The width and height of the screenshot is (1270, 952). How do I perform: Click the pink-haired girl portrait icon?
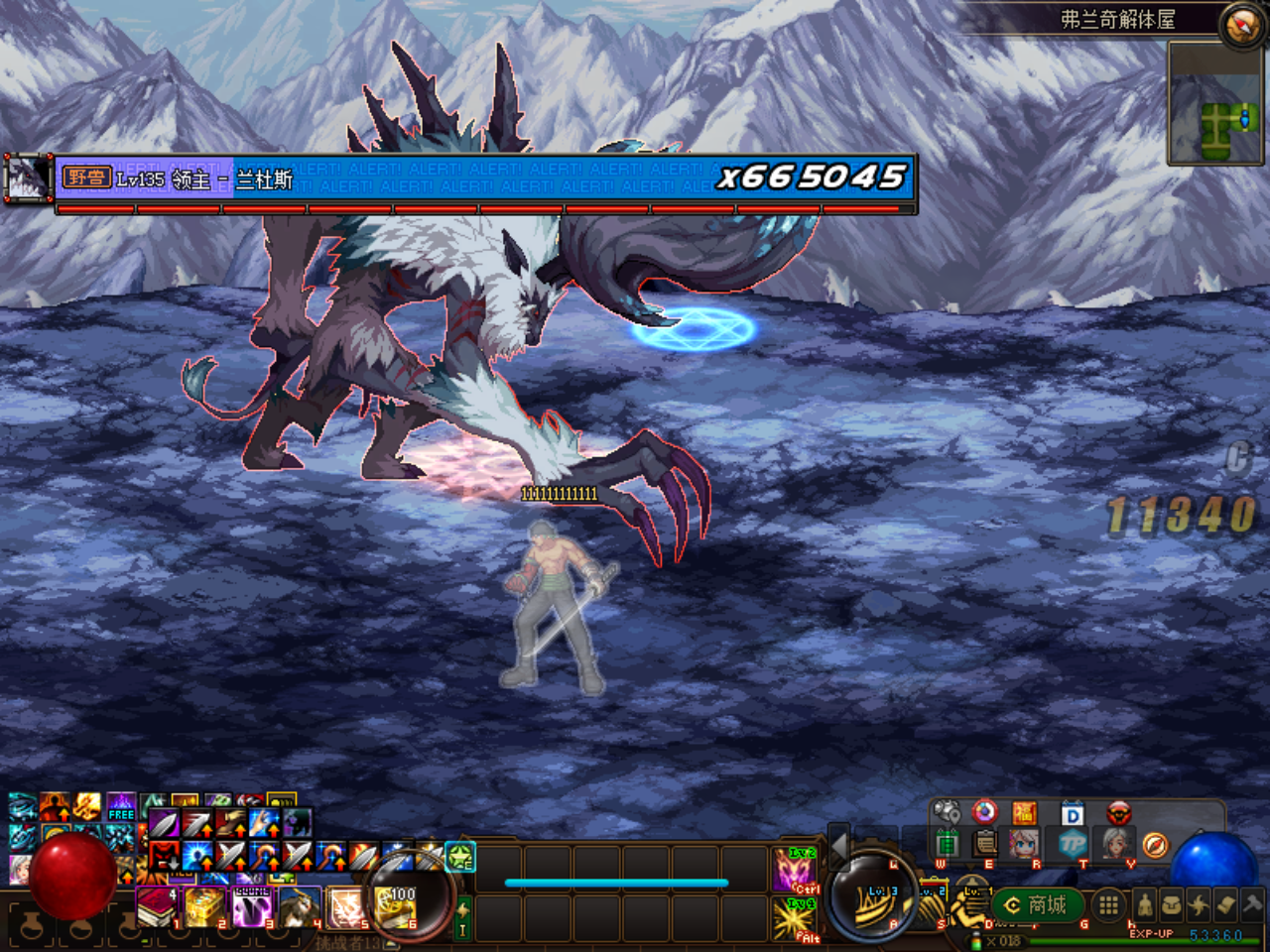1023,844
